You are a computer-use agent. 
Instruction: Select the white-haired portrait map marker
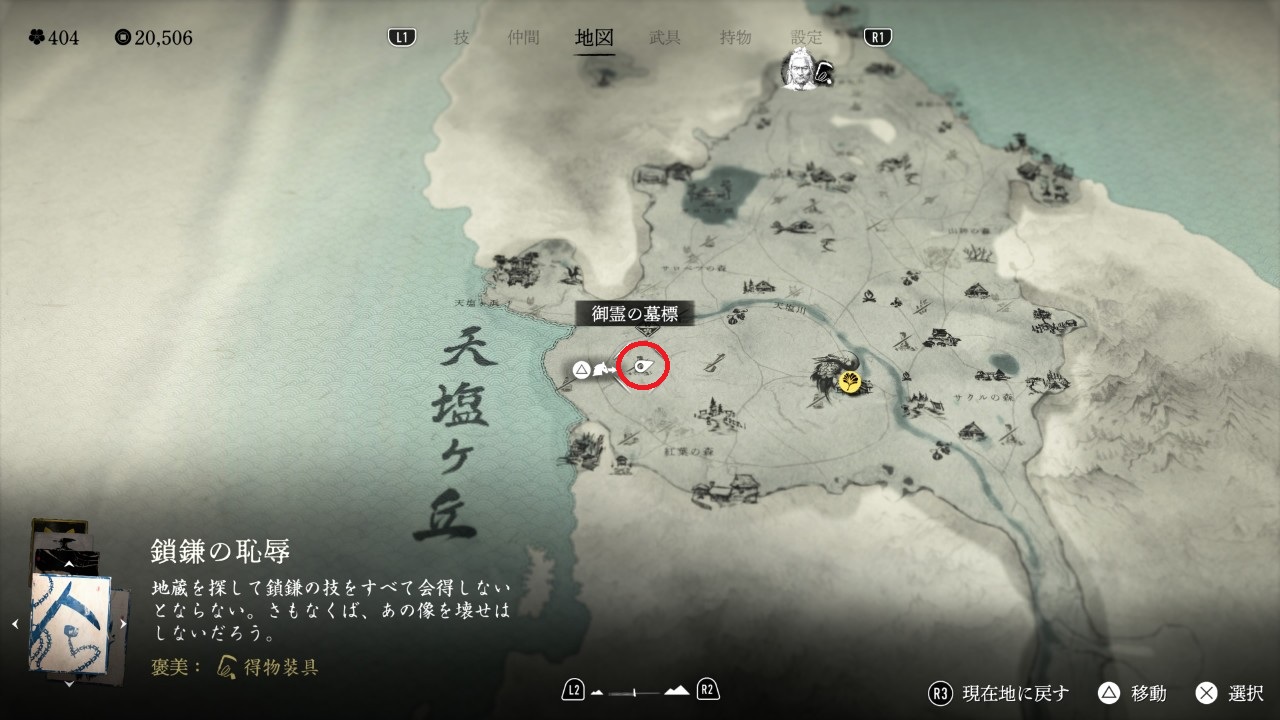(797, 70)
